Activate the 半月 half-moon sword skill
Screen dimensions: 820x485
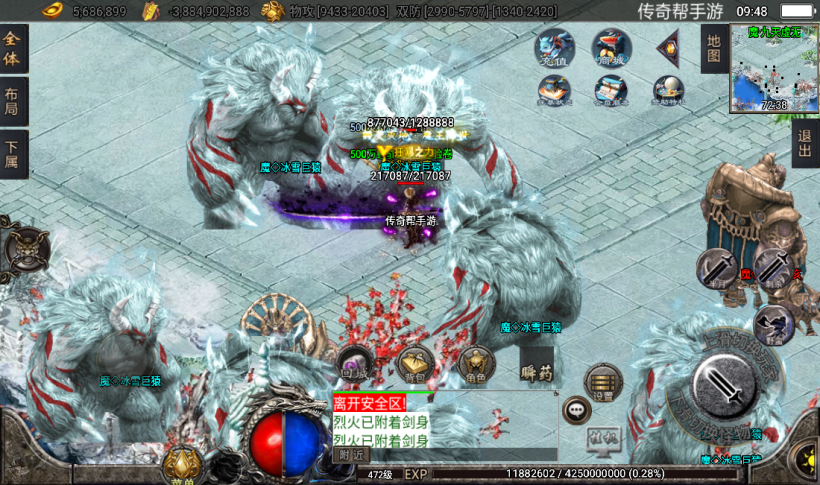717,267
